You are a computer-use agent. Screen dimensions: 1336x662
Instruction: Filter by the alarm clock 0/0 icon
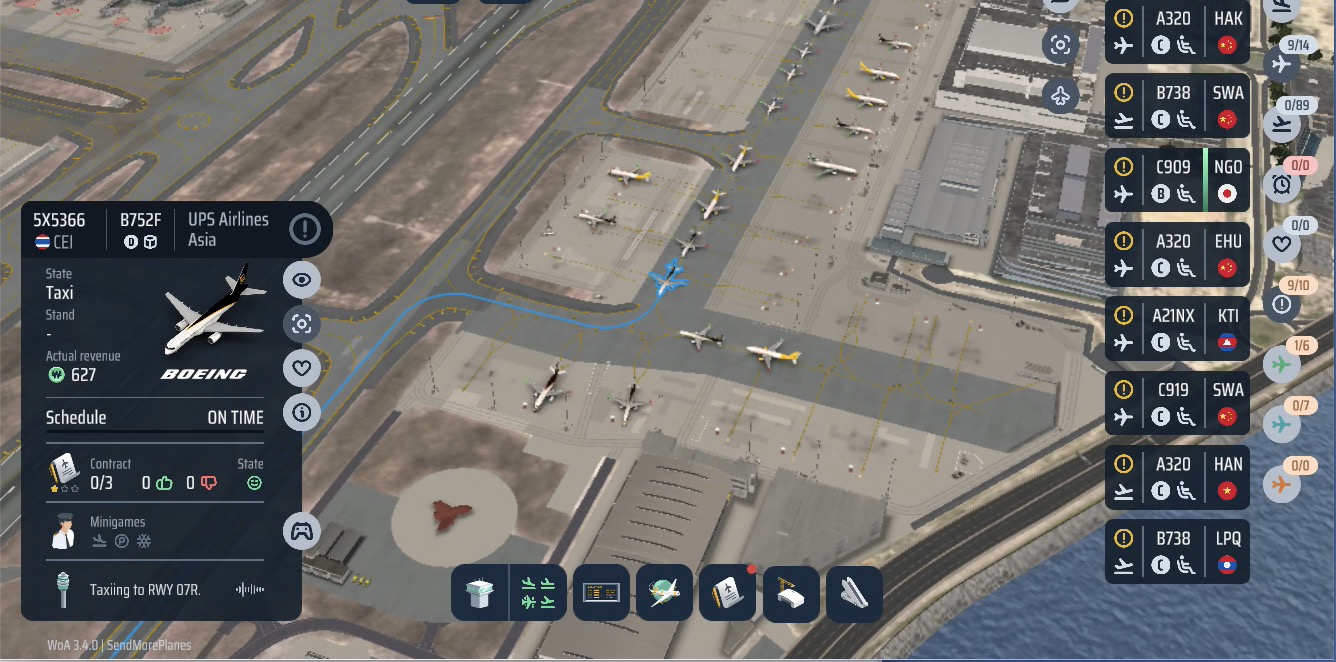point(1282,183)
